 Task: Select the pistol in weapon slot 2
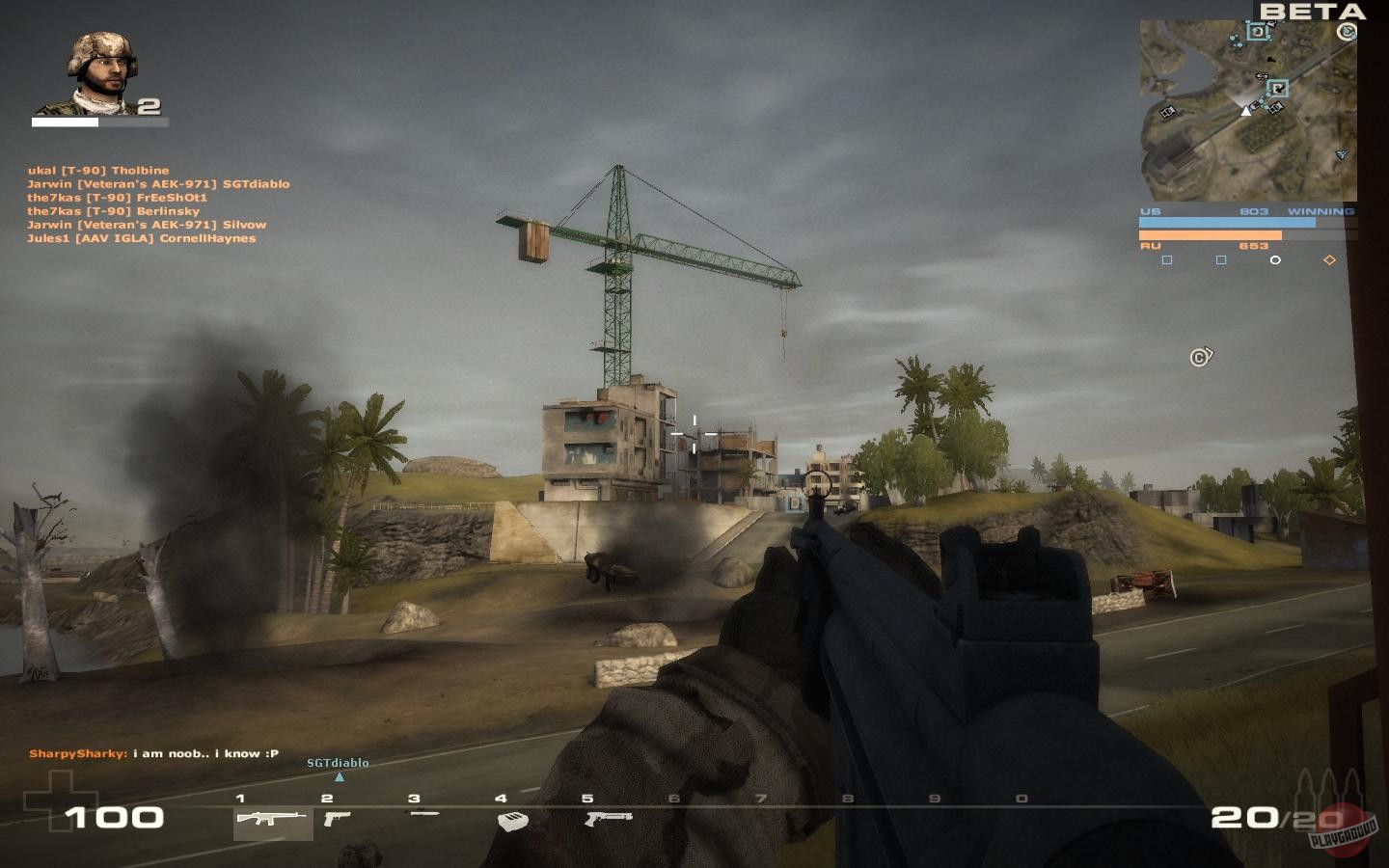pyautogui.click(x=339, y=821)
